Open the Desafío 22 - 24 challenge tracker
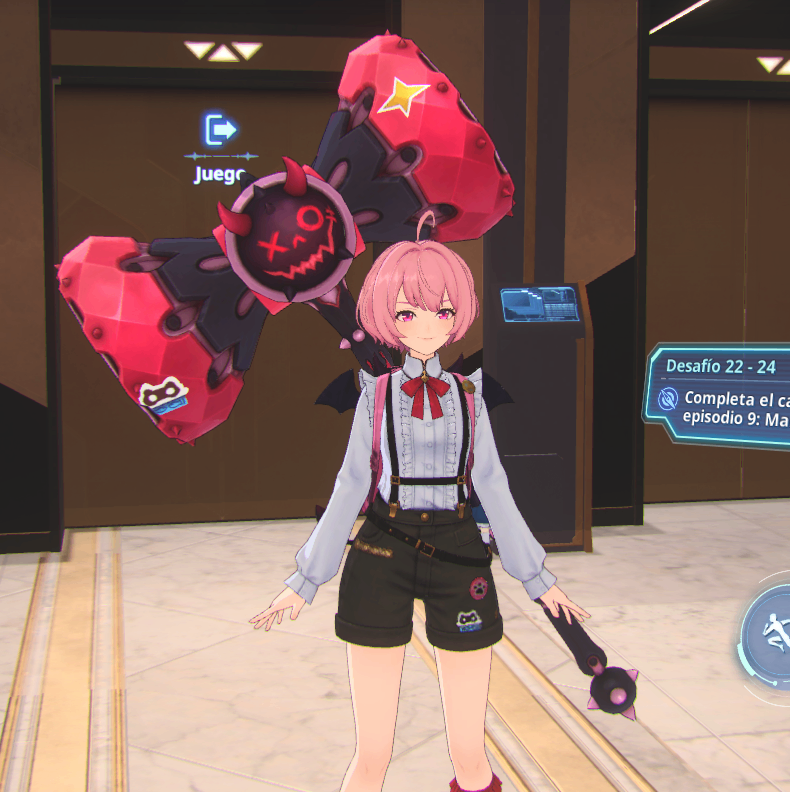The width and height of the screenshot is (790, 792). 722,397
